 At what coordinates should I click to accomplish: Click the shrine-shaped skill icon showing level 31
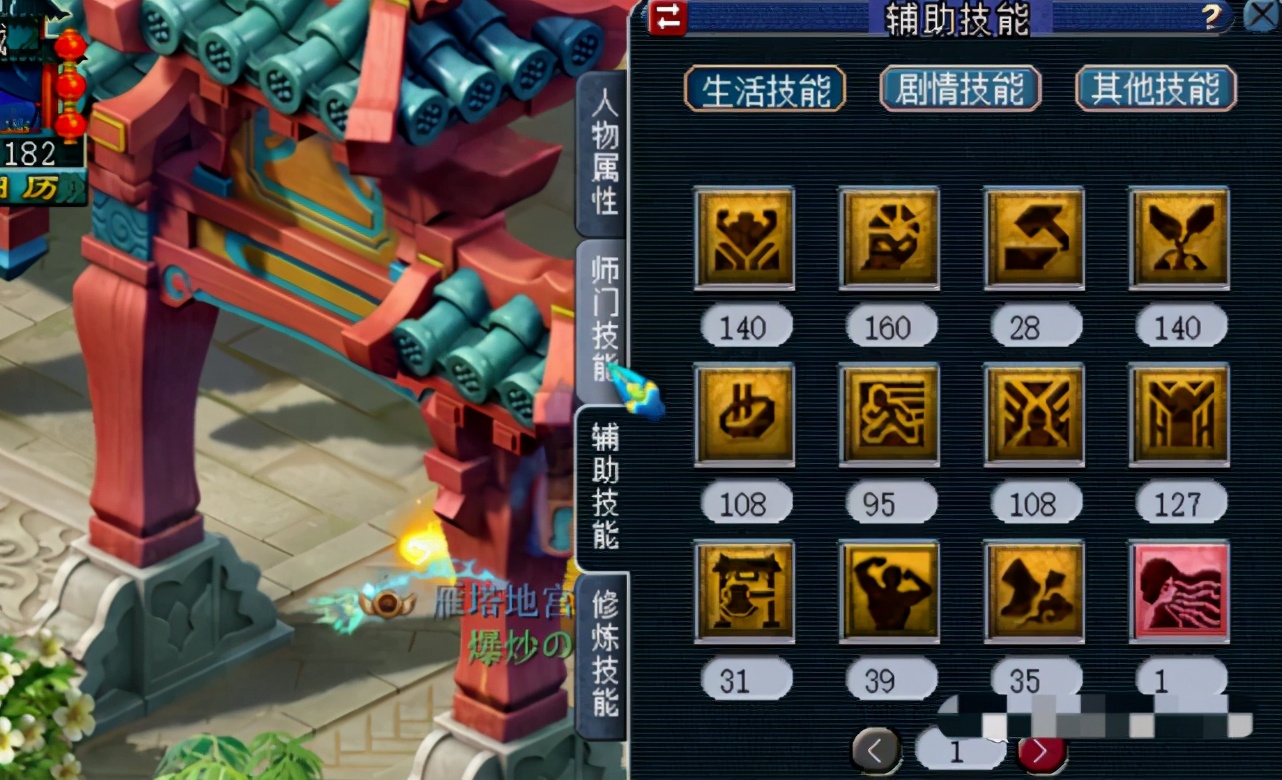744,589
